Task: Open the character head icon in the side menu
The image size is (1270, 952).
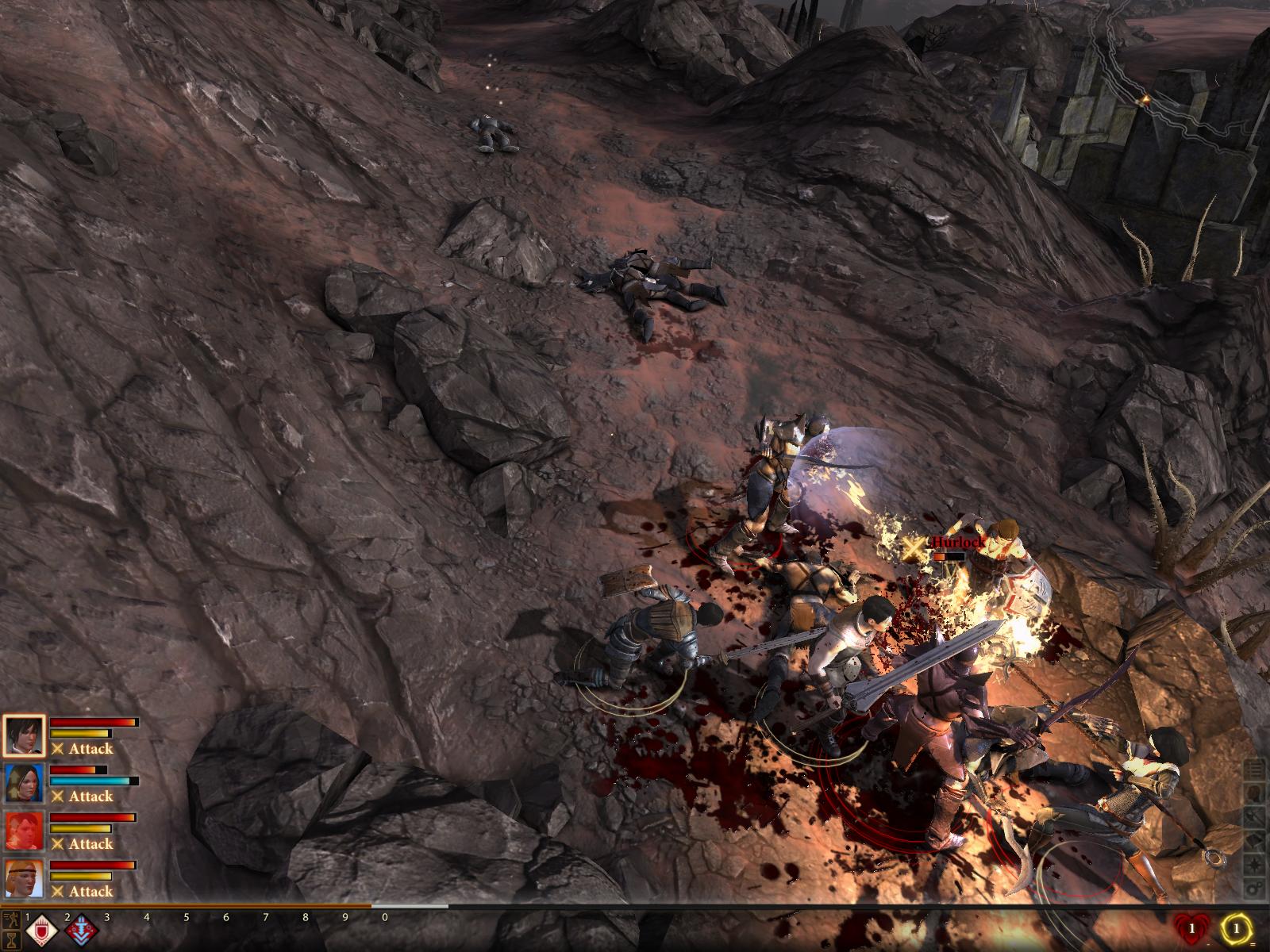Action: pyautogui.click(x=1256, y=793)
